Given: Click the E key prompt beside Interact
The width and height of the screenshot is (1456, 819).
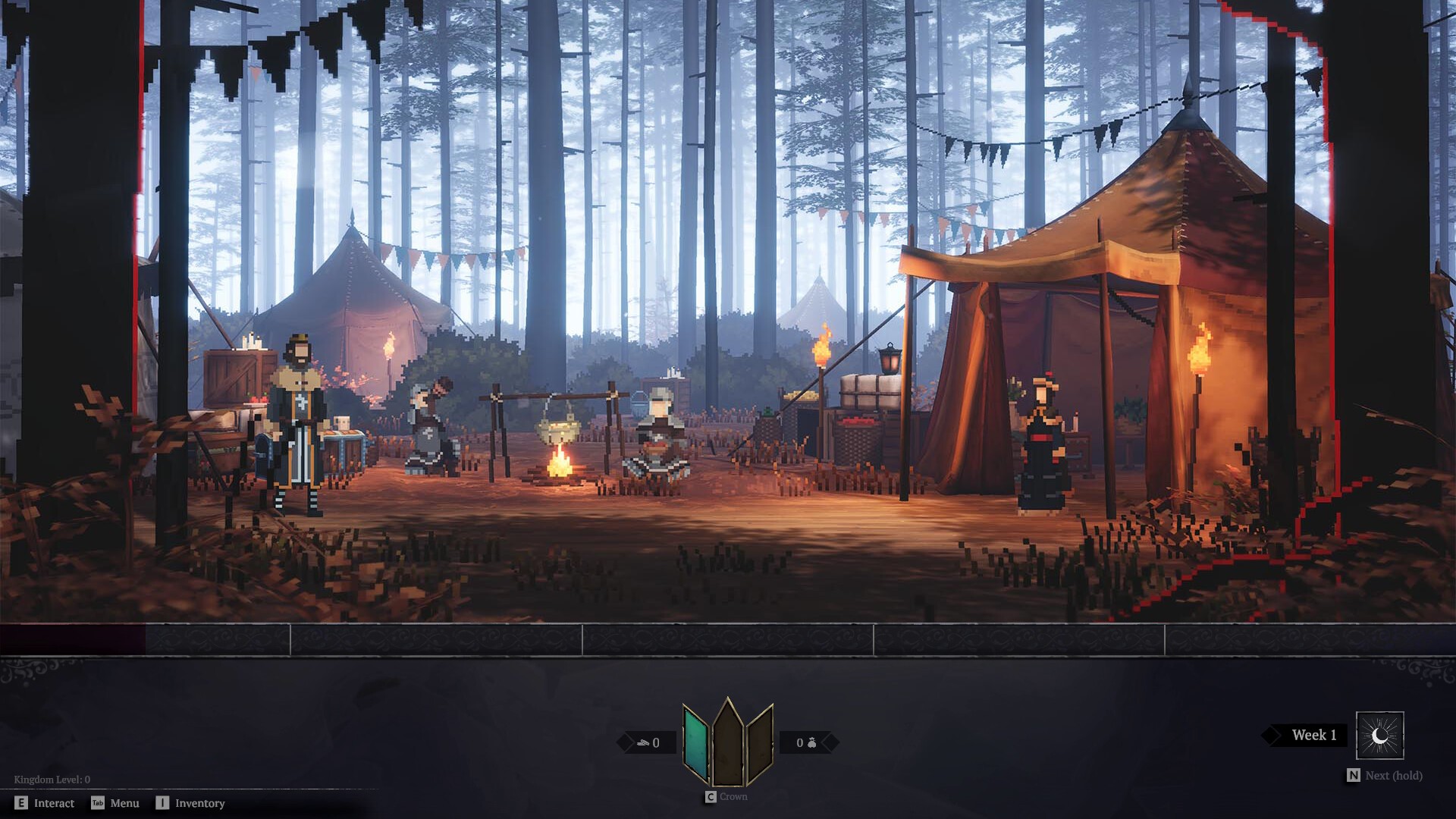Looking at the screenshot, I should tap(21, 803).
